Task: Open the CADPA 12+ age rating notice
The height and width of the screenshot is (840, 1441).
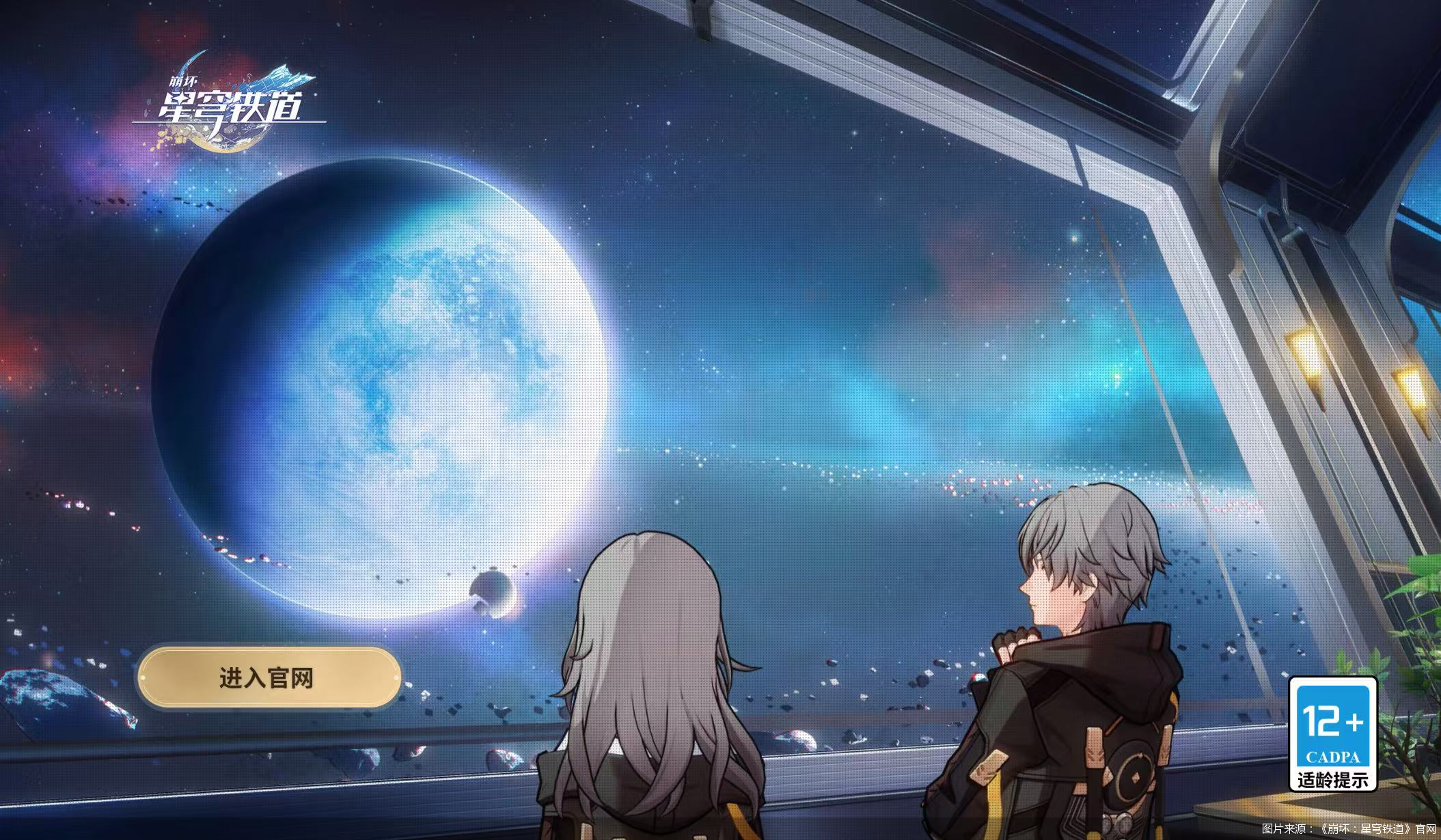Action: 1332,734
